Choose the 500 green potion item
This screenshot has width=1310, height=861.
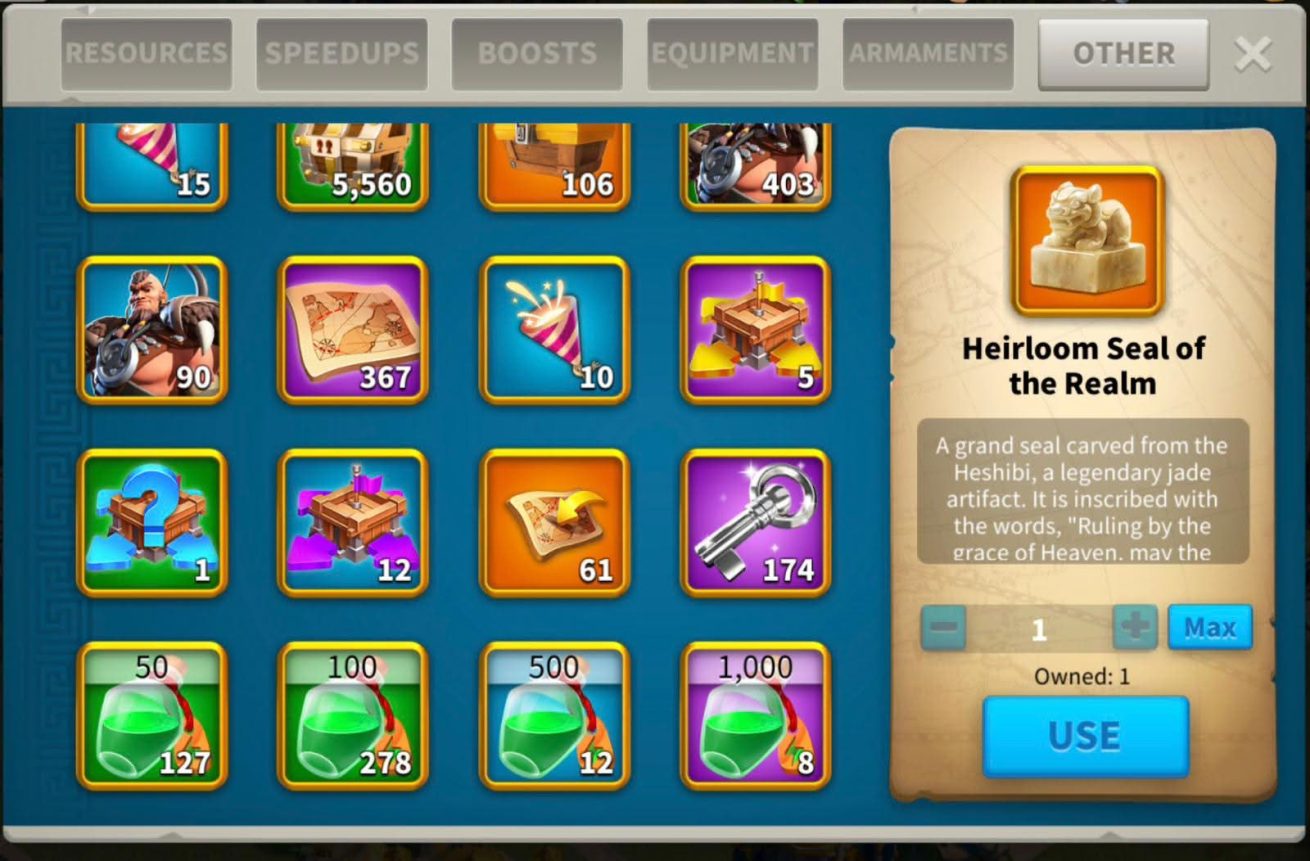[554, 716]
